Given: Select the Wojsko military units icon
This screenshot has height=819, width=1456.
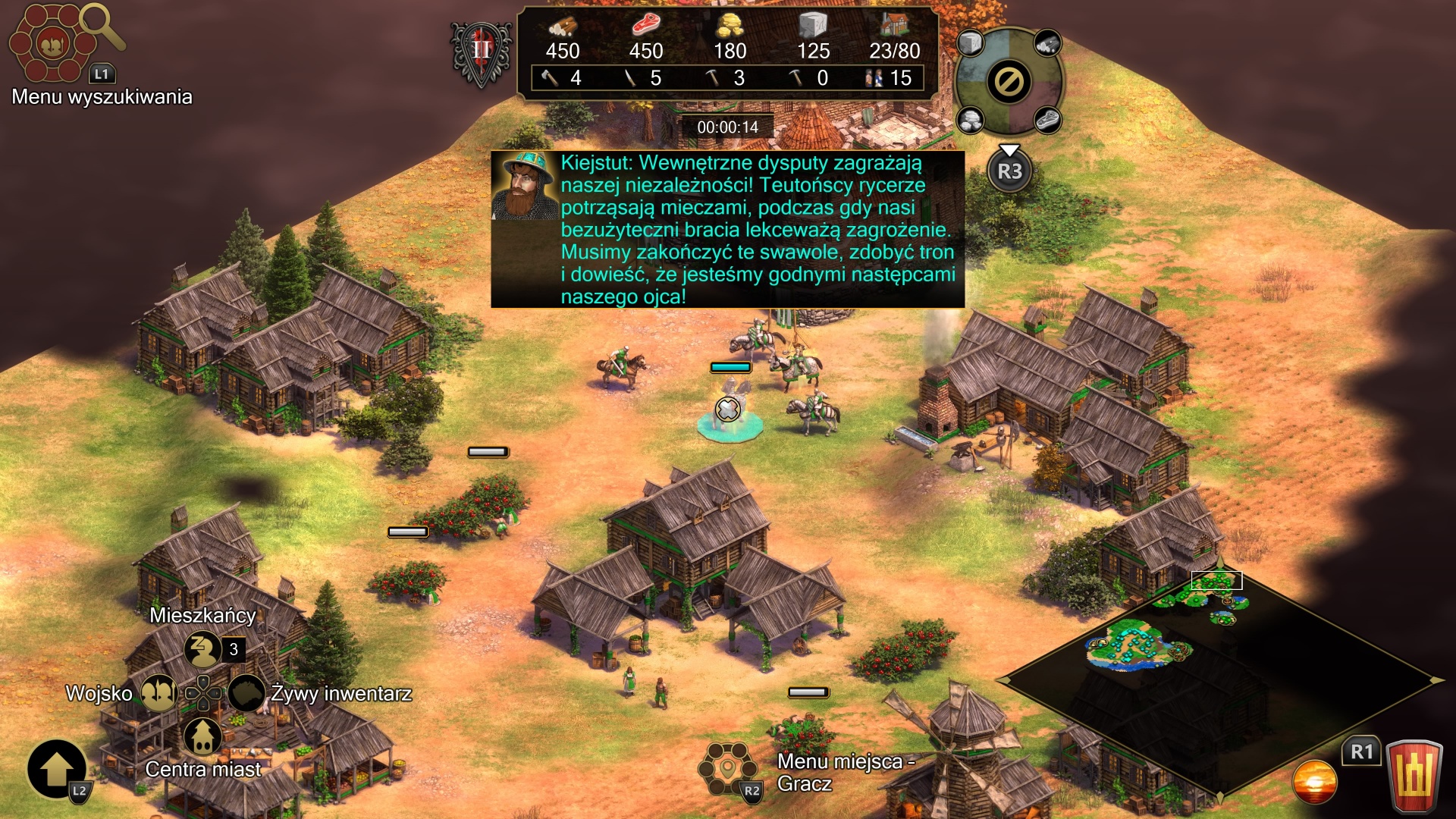Looking at the screenshot, I should point(158,693).
